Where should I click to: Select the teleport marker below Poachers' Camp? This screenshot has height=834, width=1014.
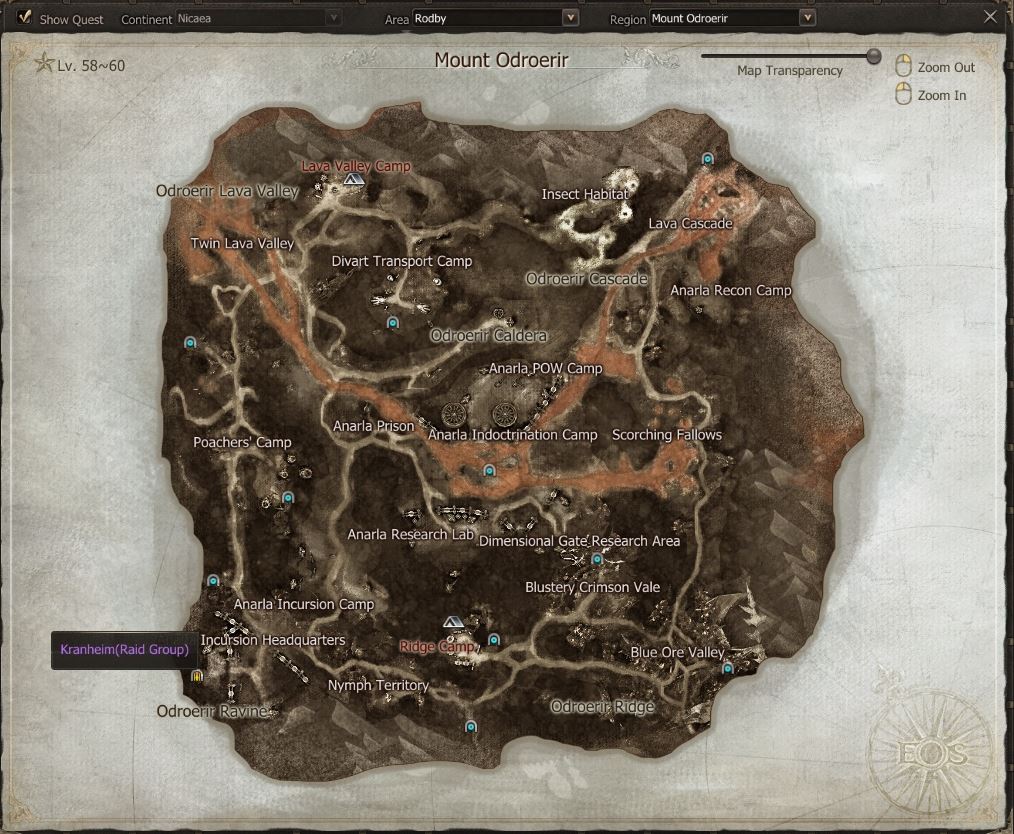click(288, 497)
